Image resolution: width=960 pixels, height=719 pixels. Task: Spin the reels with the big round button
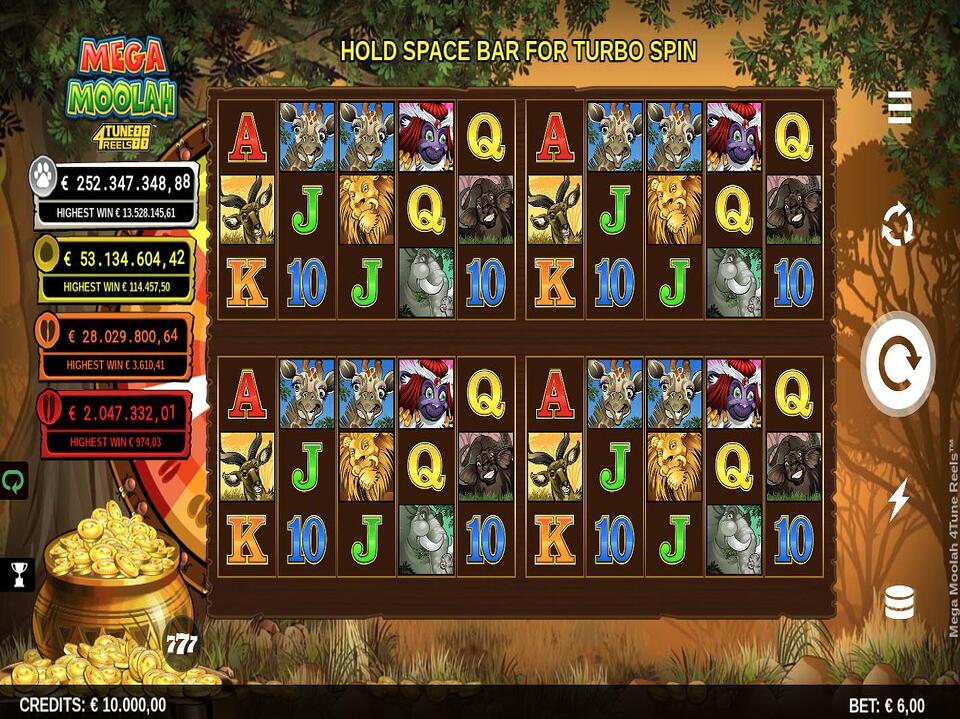[898, 363]
